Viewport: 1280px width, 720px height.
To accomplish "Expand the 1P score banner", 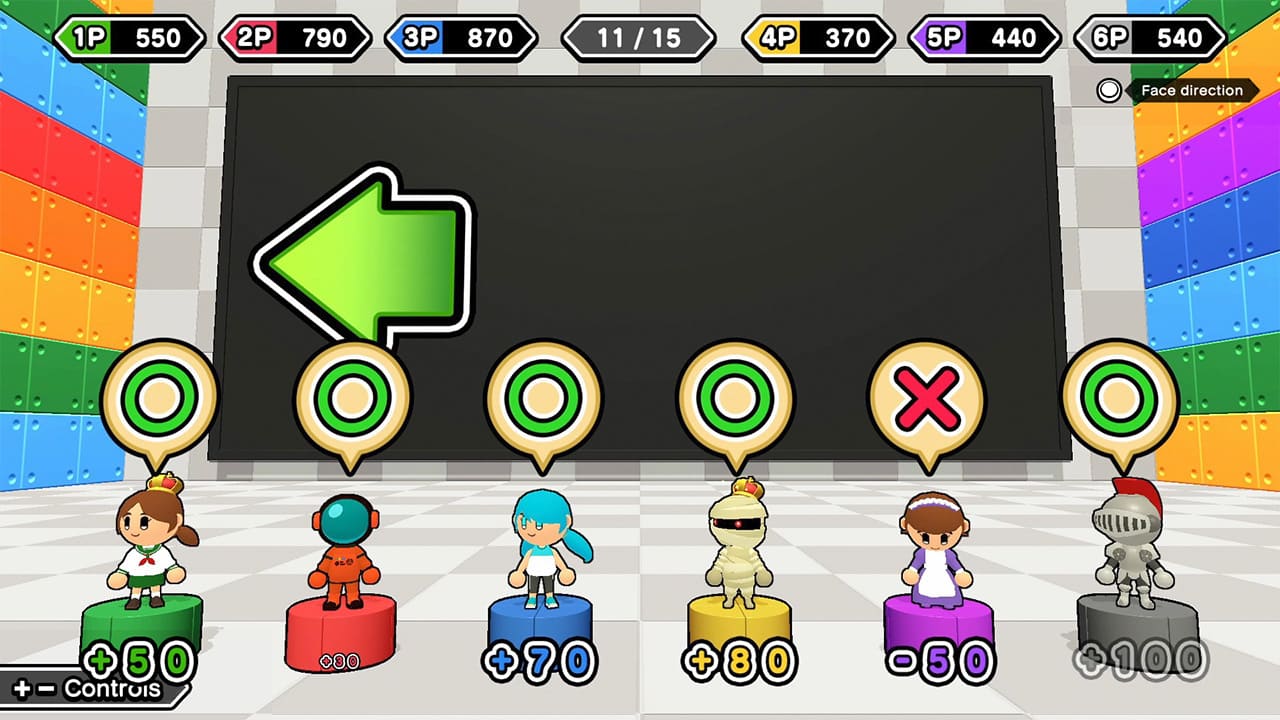I will (x=130, y=38).
